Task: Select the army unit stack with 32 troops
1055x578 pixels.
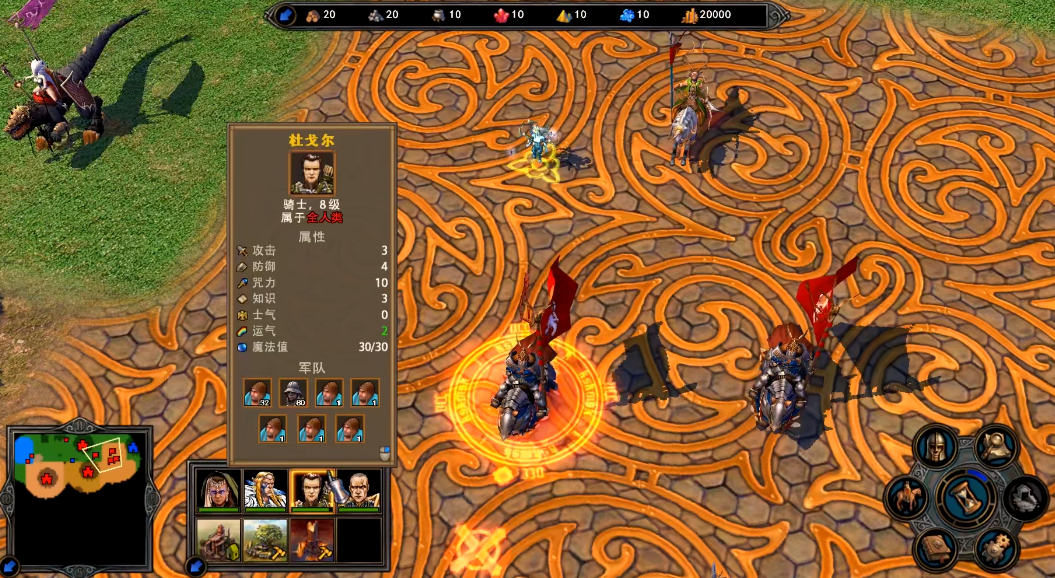Action: (258, 393)
